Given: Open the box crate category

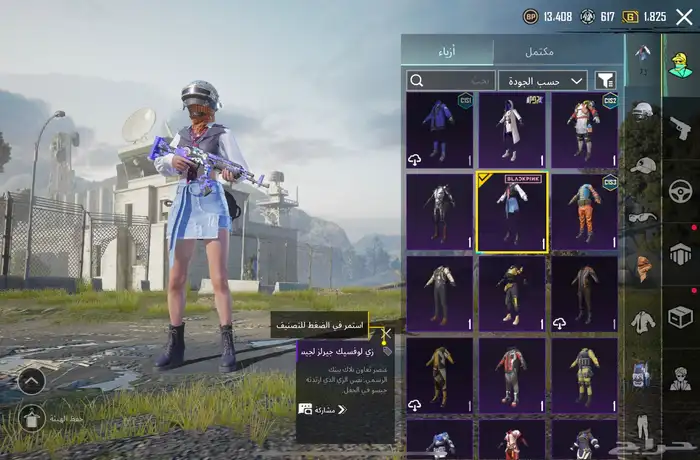Looking at the screenshot, I should (680, 316).
